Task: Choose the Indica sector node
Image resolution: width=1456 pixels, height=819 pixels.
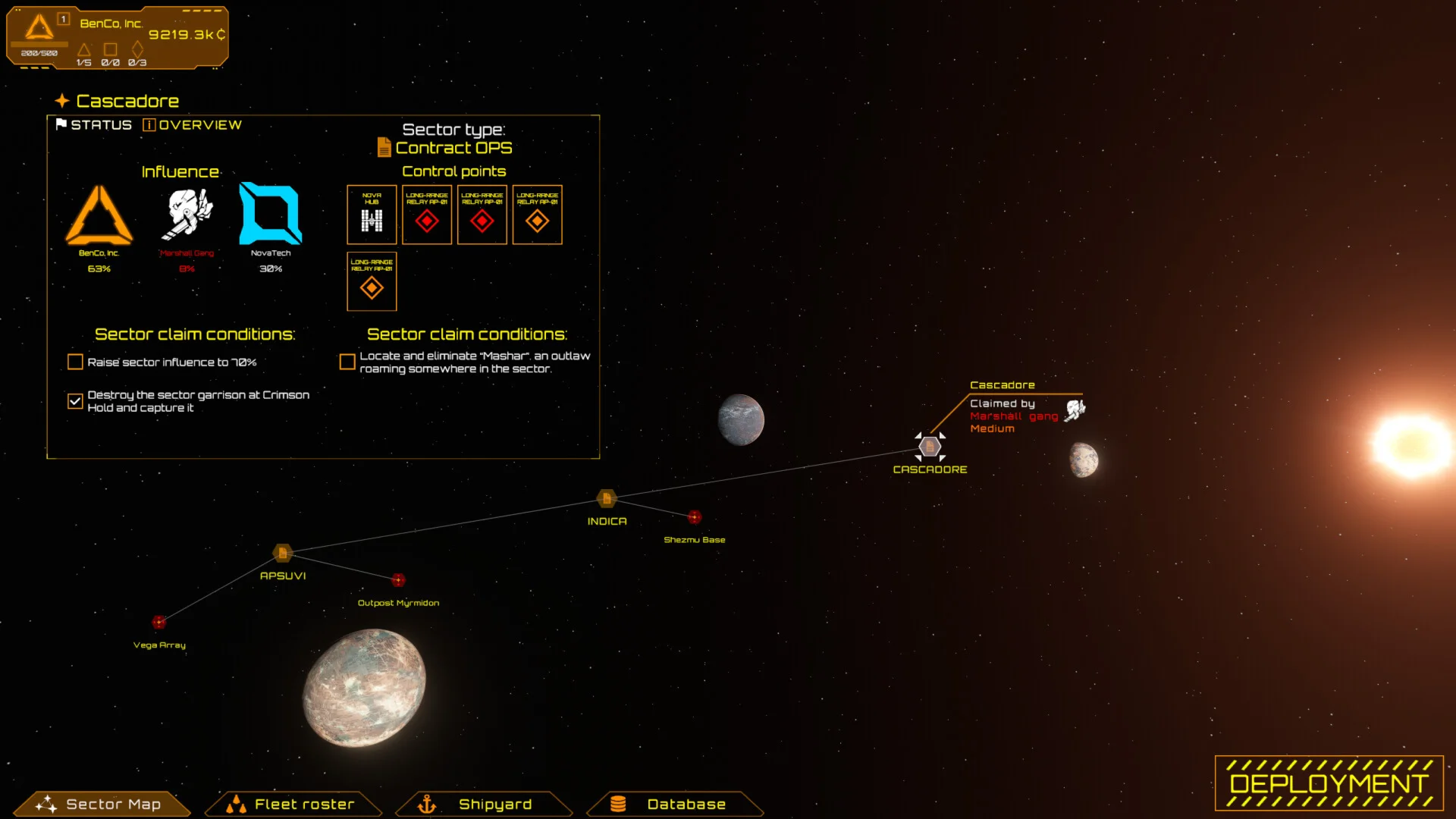Action: (x=607, y=498)
